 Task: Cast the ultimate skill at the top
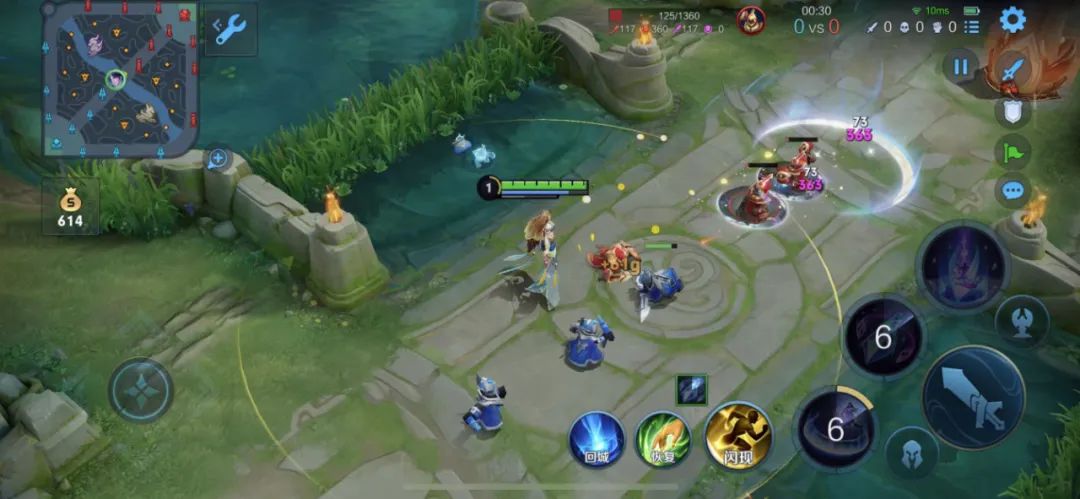pyautogui.click(x=963, y=267)
